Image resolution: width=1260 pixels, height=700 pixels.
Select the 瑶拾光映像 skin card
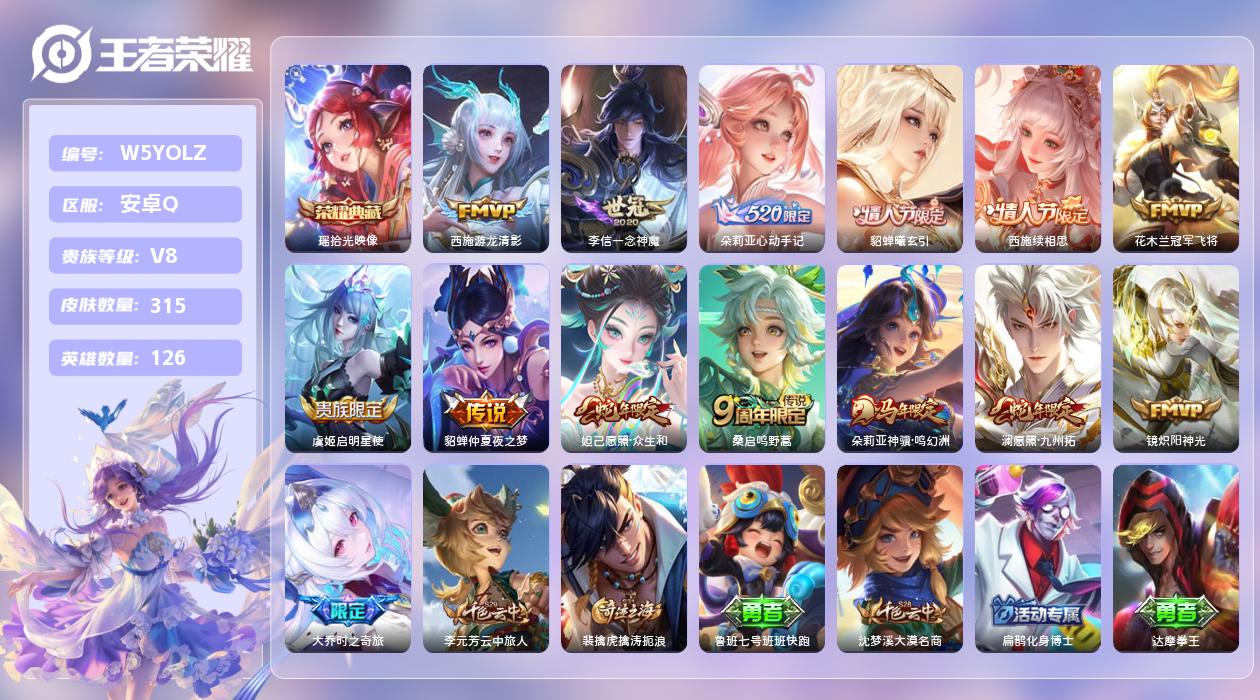(x=348, y=158)
